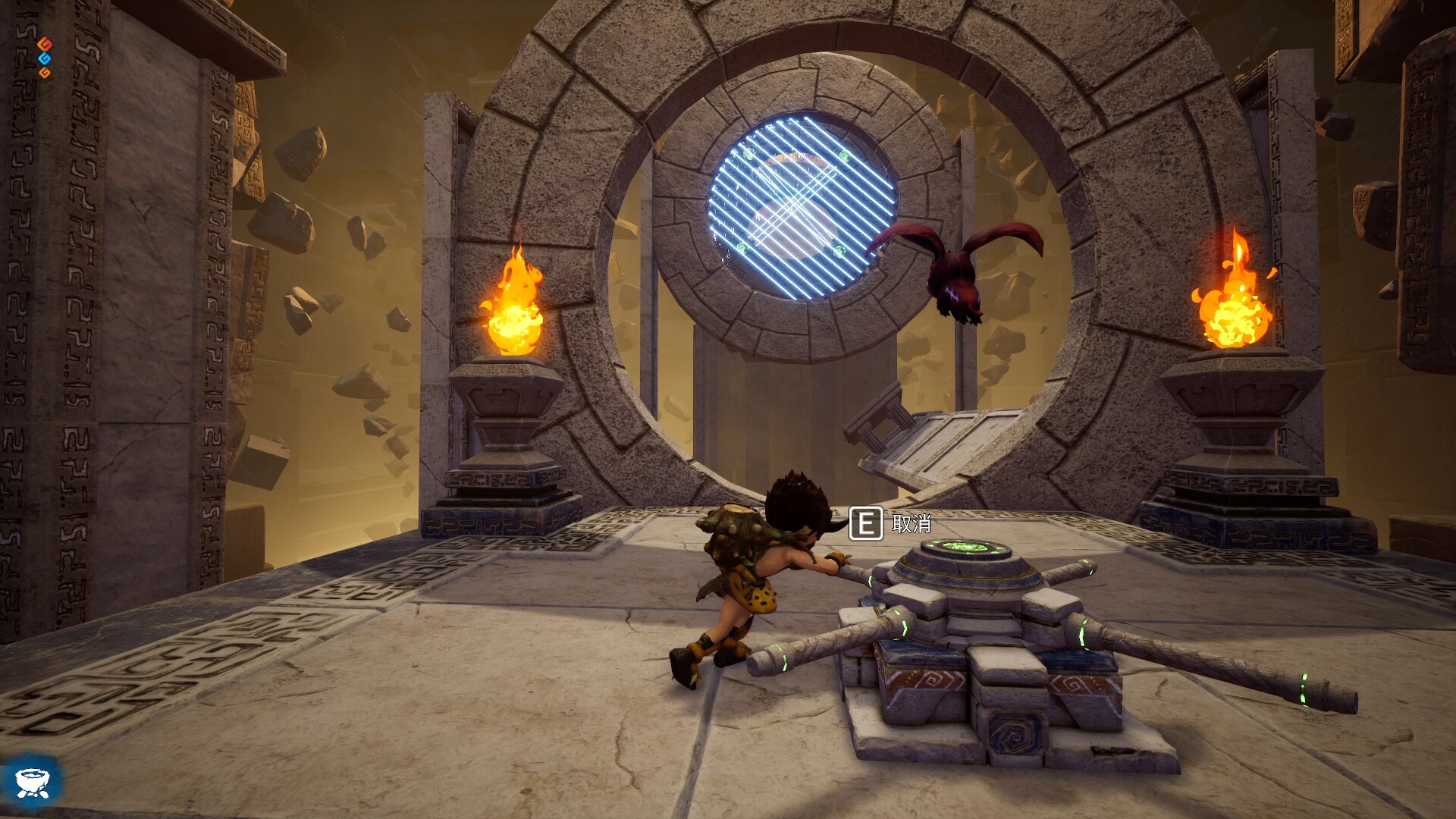The image size is (1456, 819).
Task: Click the middle diamond logo in the stacked trio
Action: click(45, 58)
